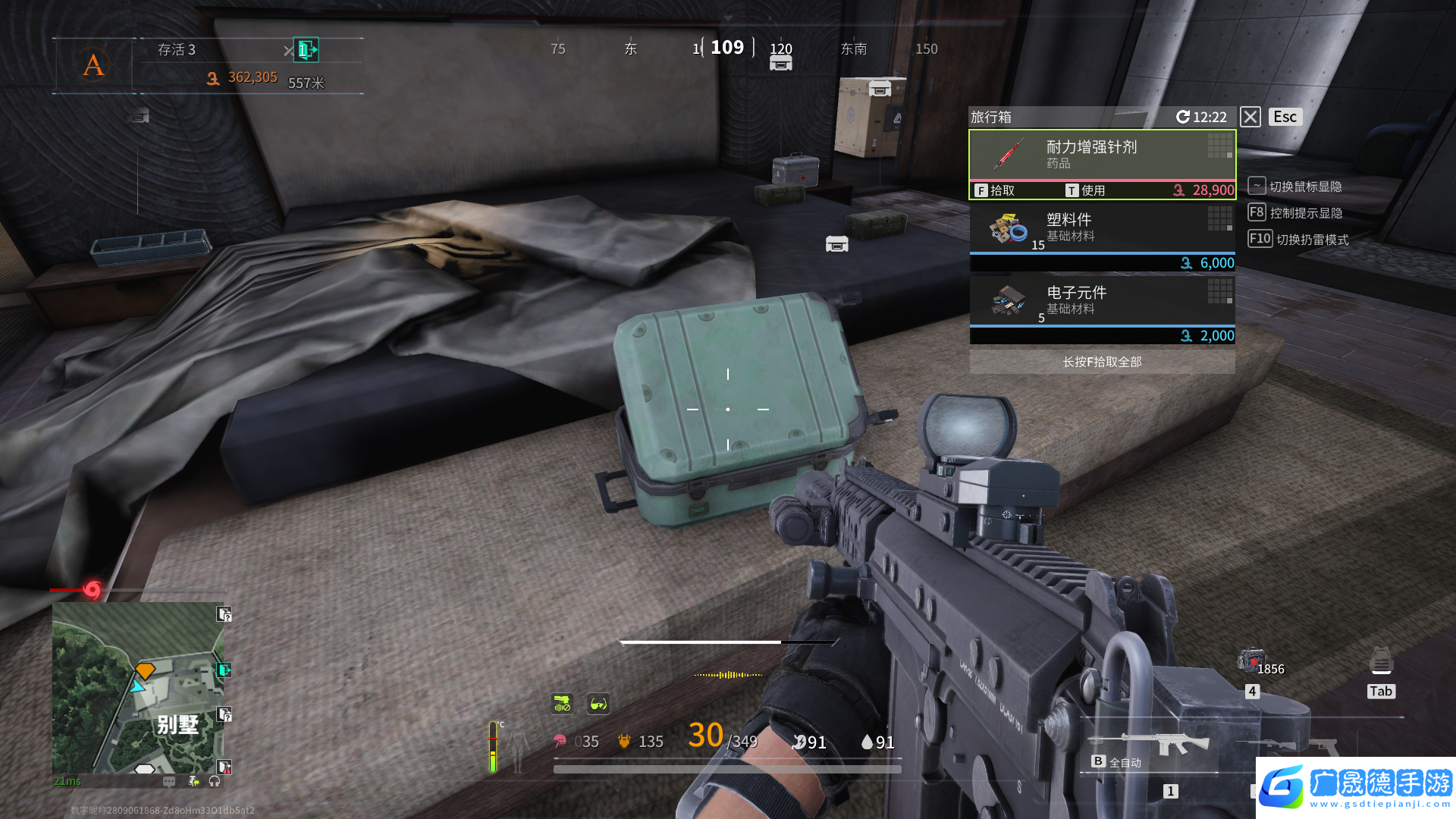The image size is (1456, 819).
Task: Pick up the plastic parts item
Action: tap(1101, 228)
